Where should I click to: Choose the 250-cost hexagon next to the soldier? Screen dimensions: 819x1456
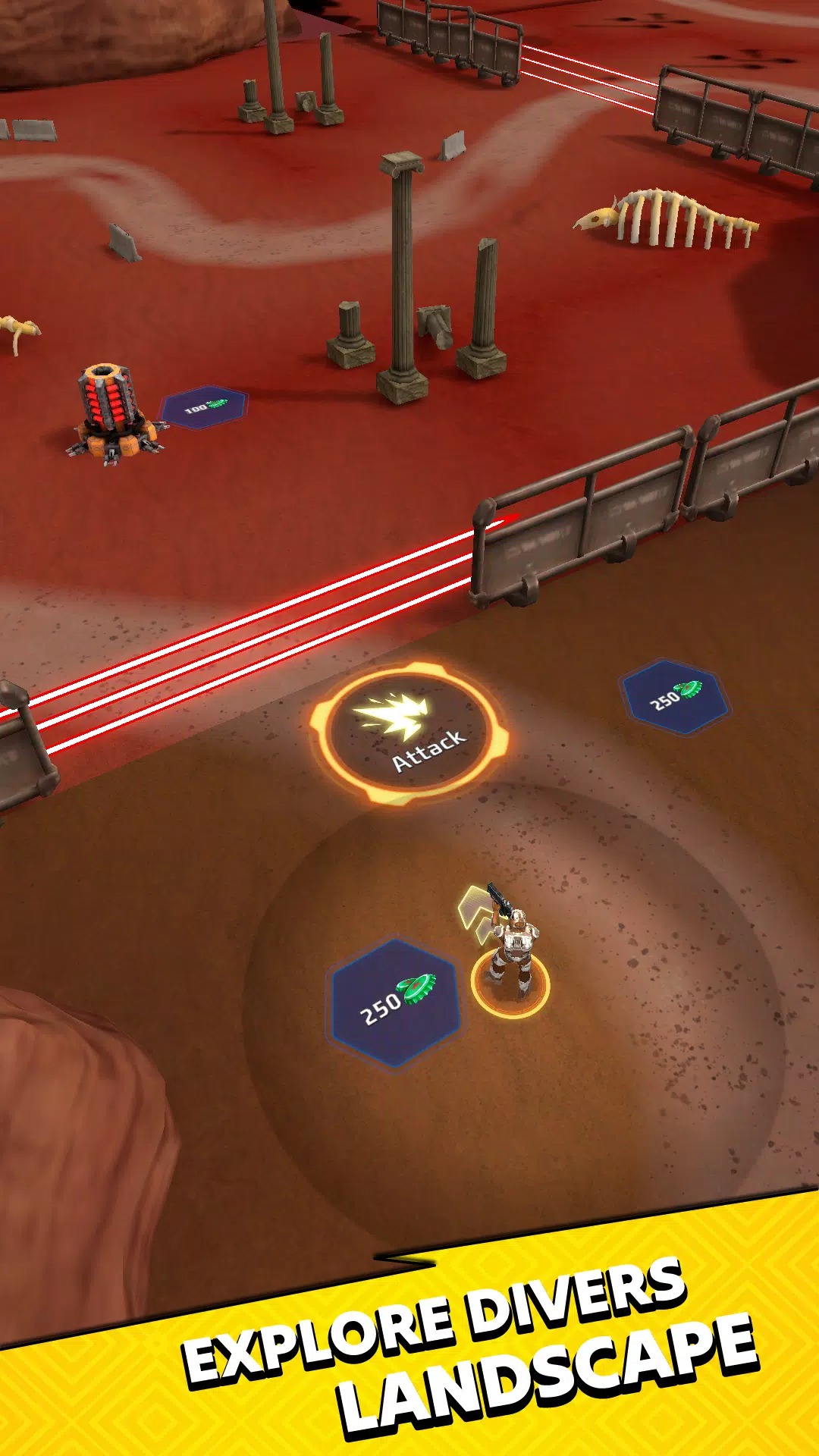pos(394,1002)
